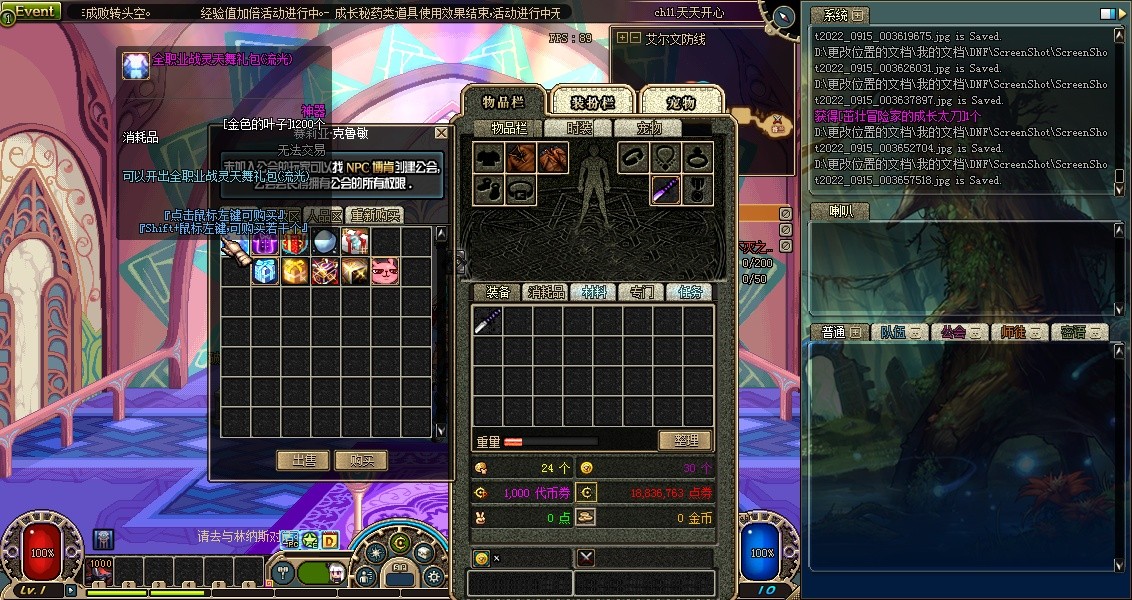This screenshot has height=600, width=1132.
Task: Select the equipped purple weapon slot
Action: click(666, 188)
